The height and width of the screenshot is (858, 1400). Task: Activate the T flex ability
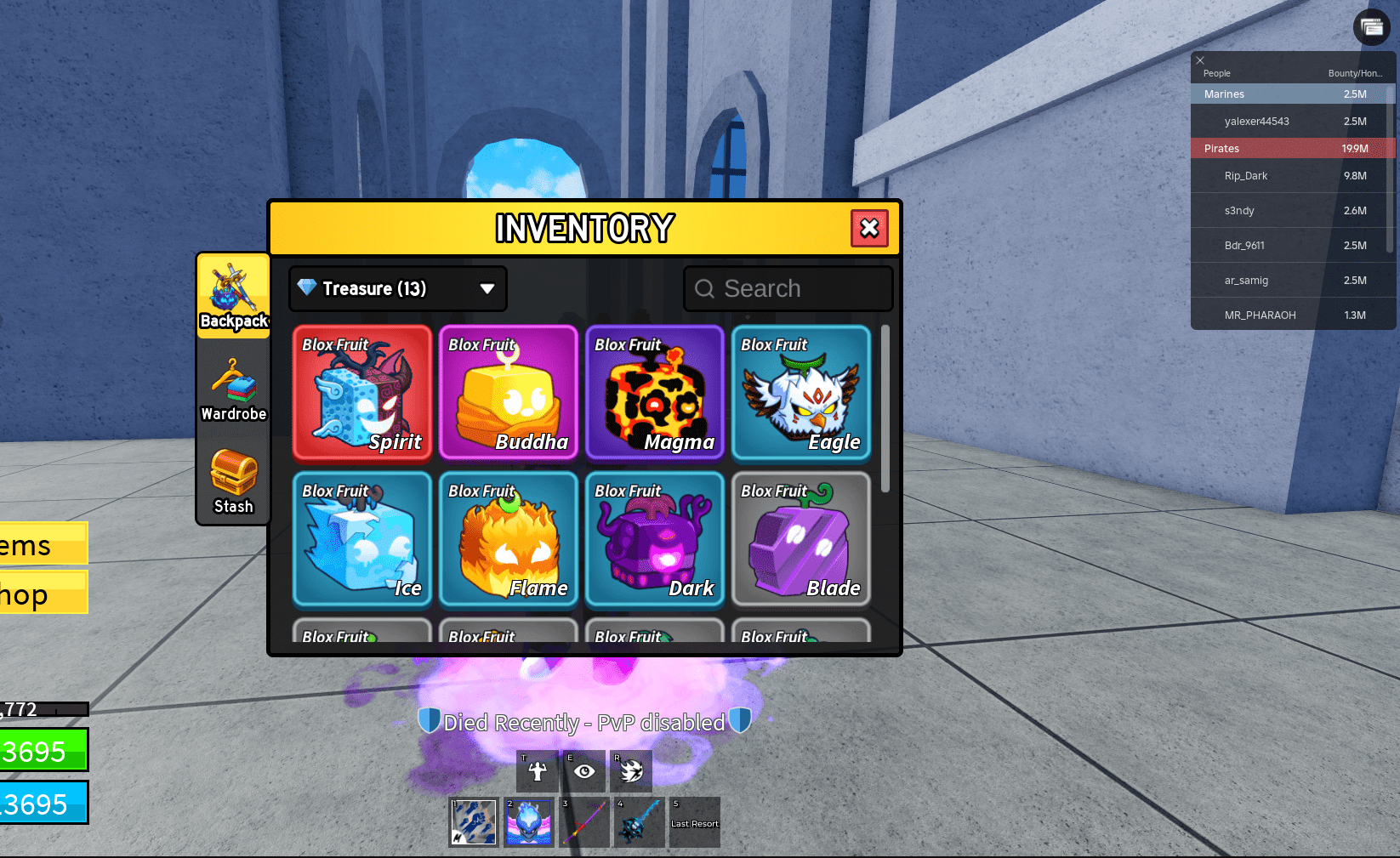[x=536, y=770]
